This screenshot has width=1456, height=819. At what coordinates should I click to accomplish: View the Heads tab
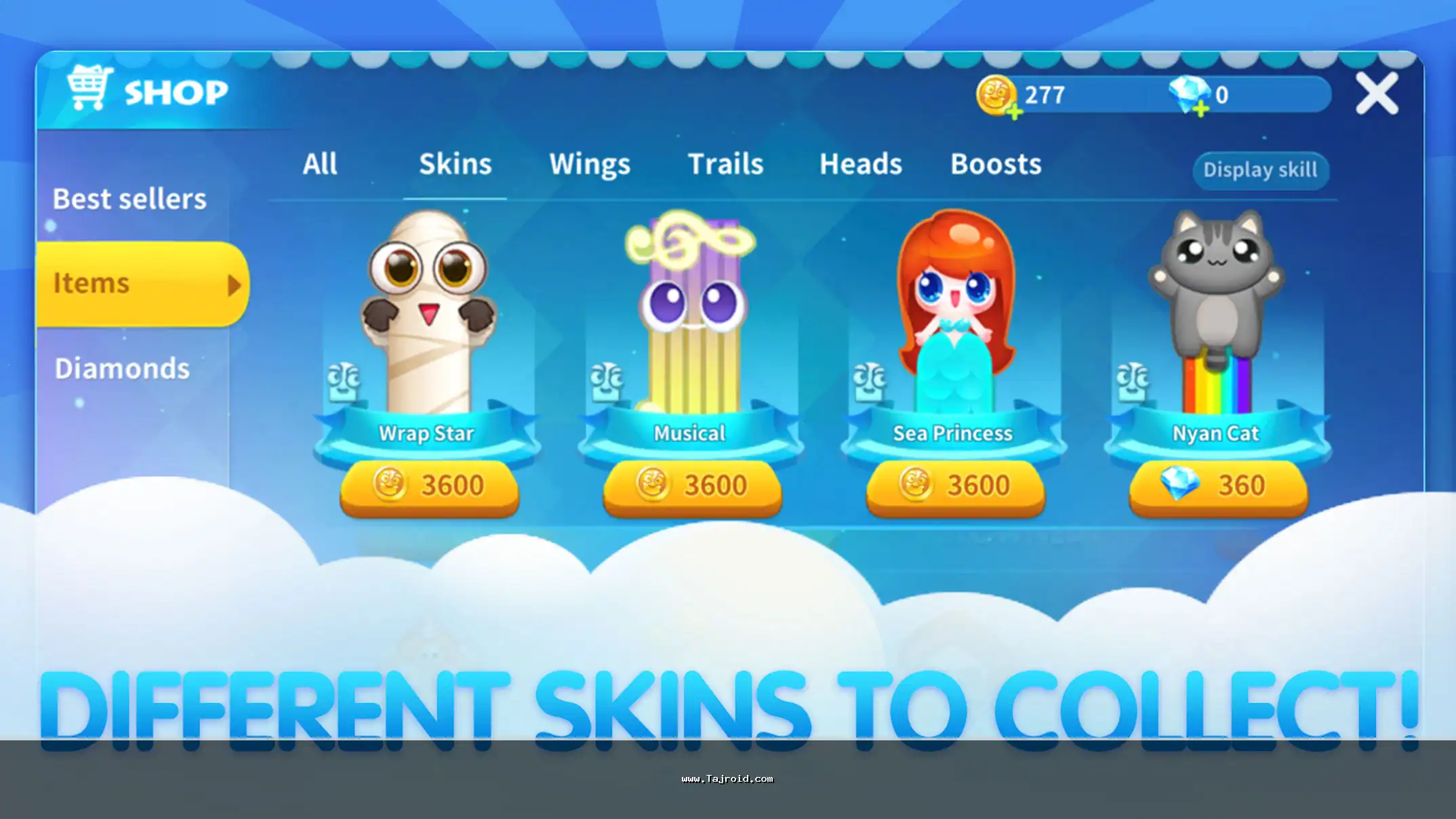860,164
